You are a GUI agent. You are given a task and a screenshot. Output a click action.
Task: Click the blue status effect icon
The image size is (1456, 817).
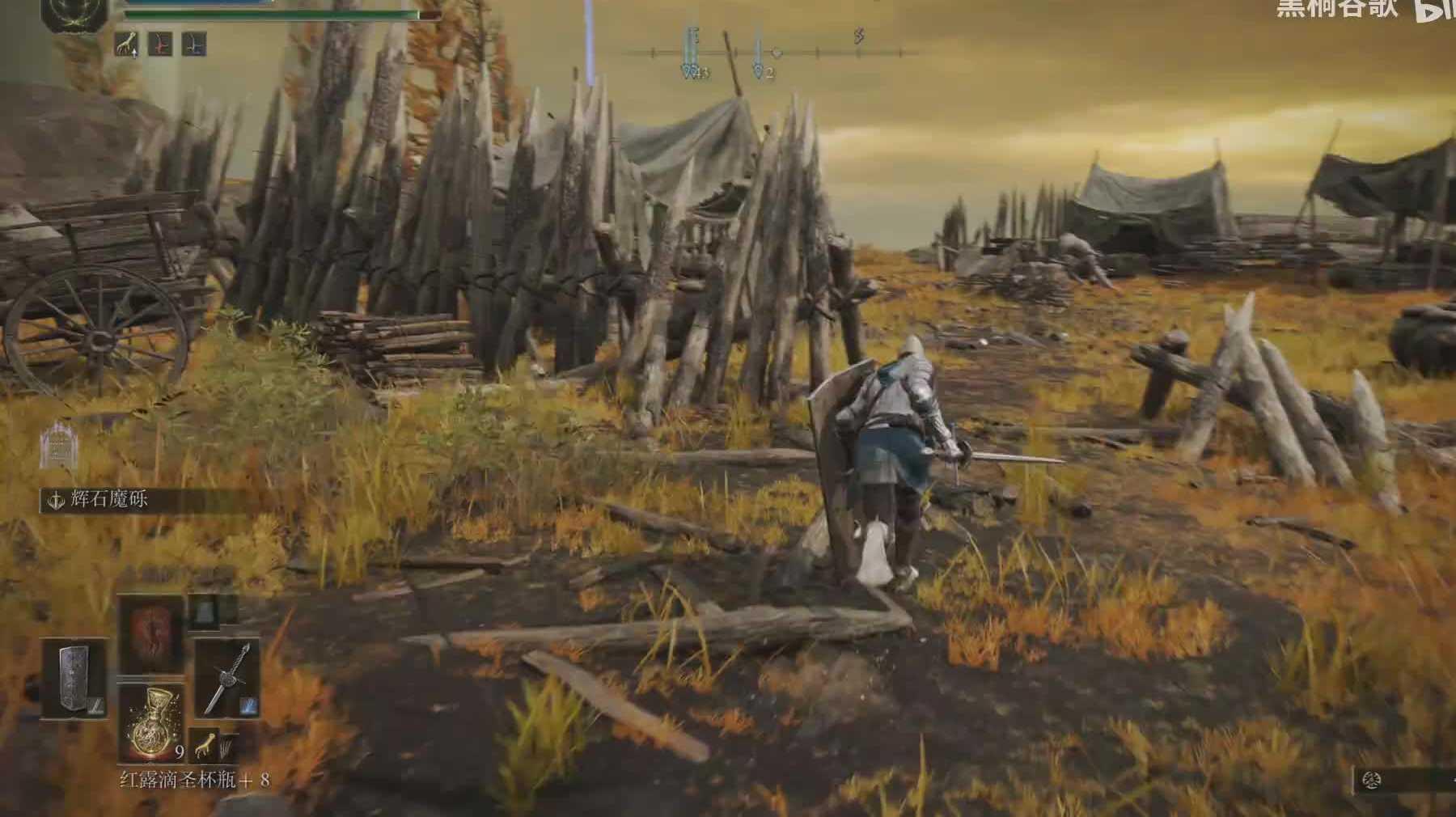click(x=194, y=44)
